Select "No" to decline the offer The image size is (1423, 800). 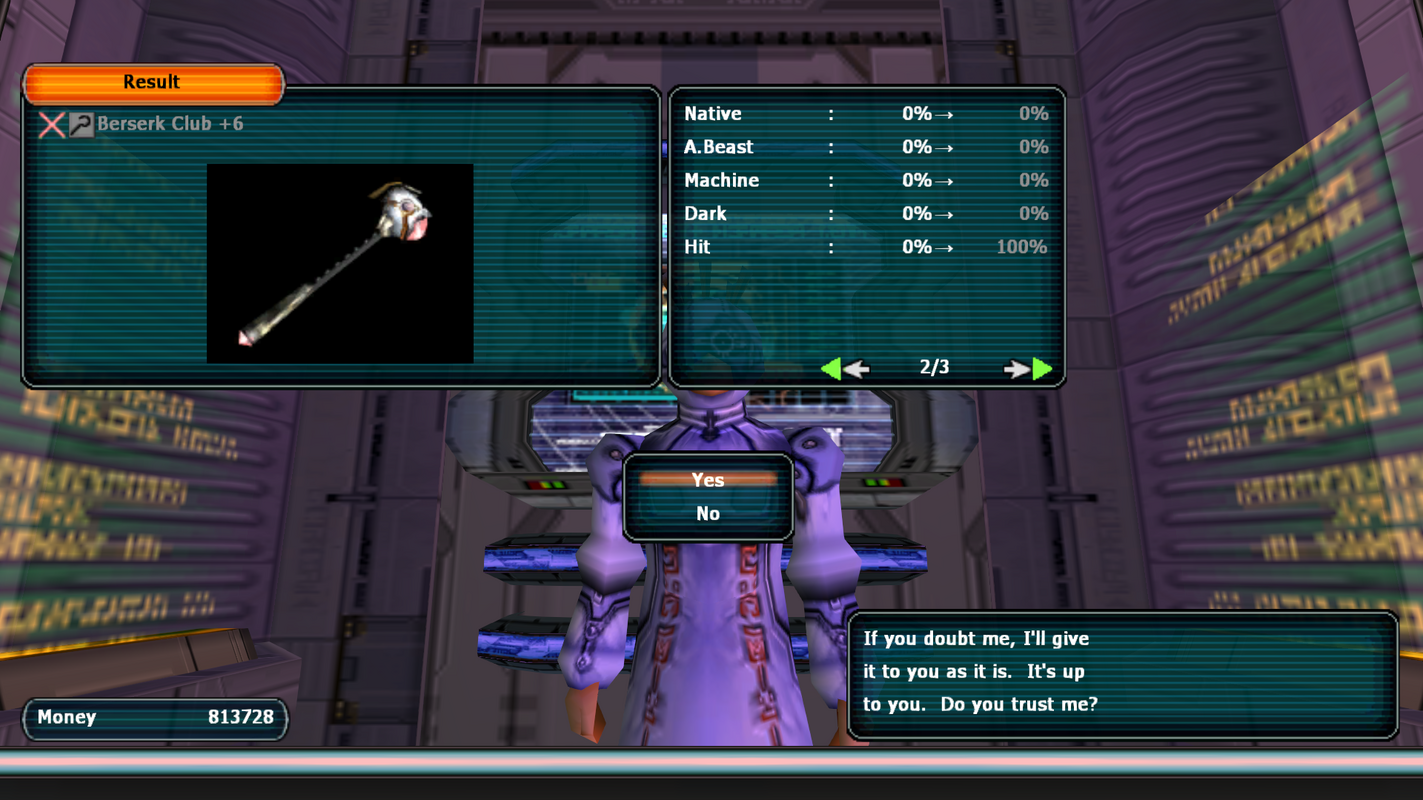(x=708, y=513)
